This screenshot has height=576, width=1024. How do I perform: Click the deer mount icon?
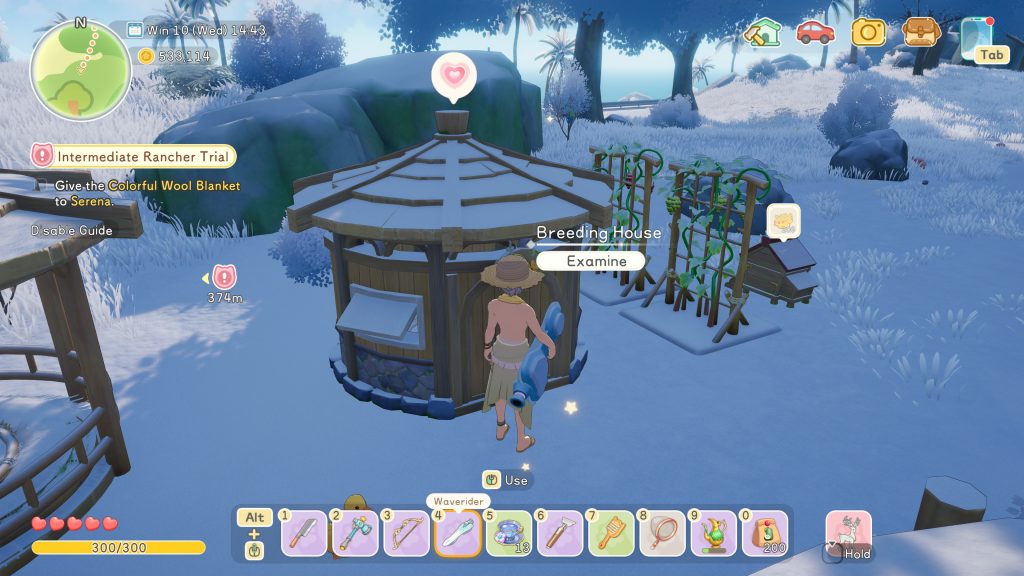click(x=848, y=532)
